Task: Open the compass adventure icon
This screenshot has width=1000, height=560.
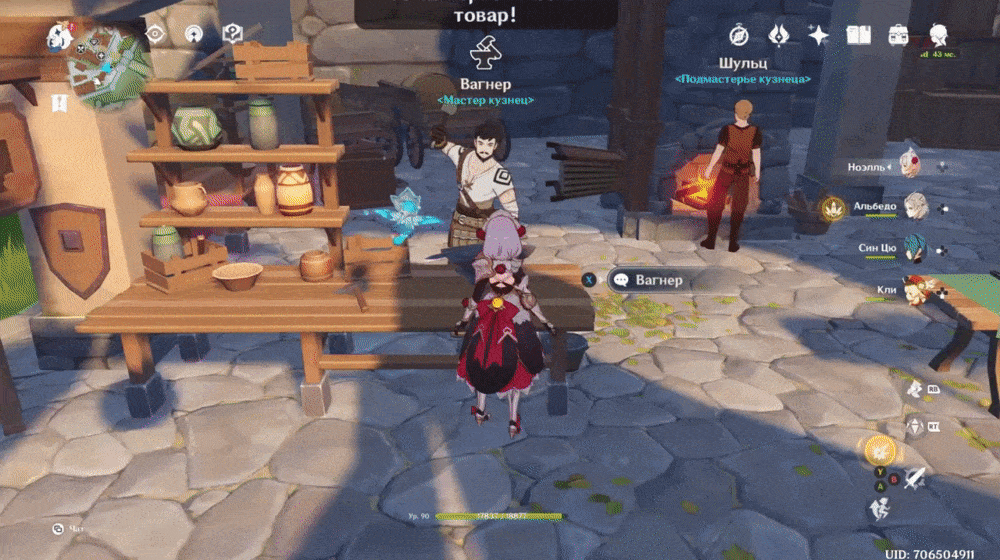Action: 739,36
